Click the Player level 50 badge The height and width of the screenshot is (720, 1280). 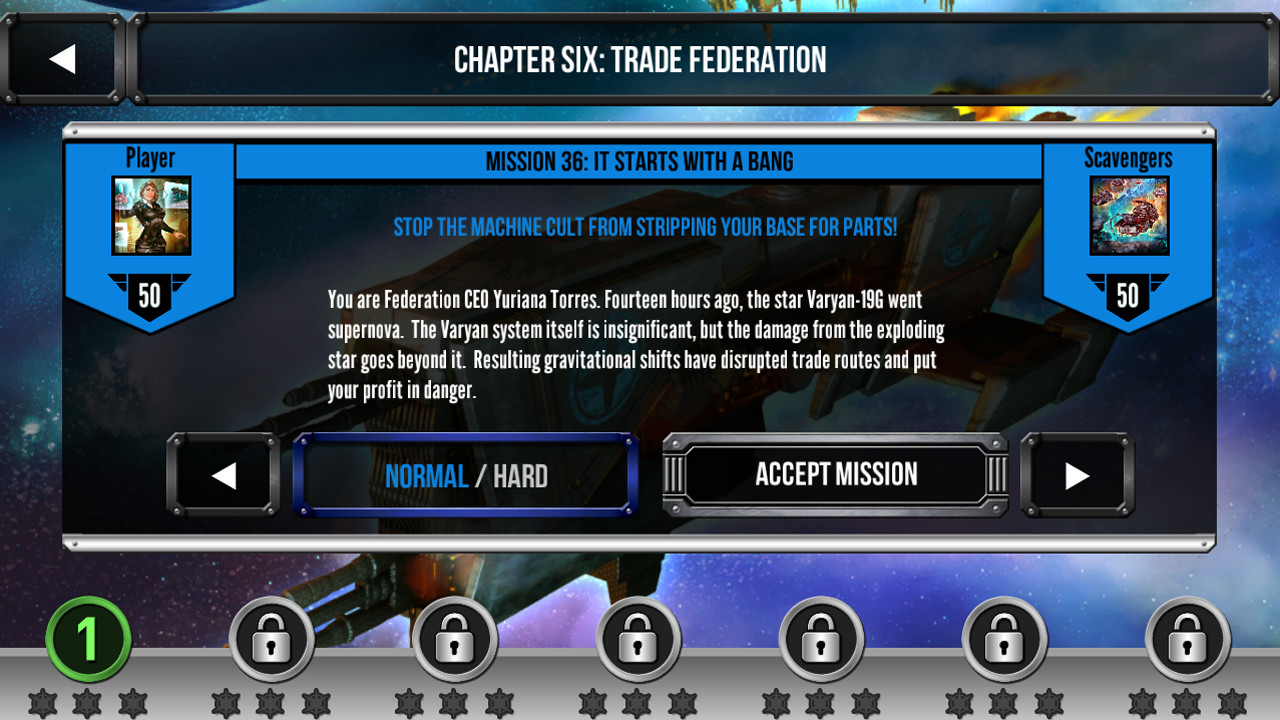(x=150, y=296)
